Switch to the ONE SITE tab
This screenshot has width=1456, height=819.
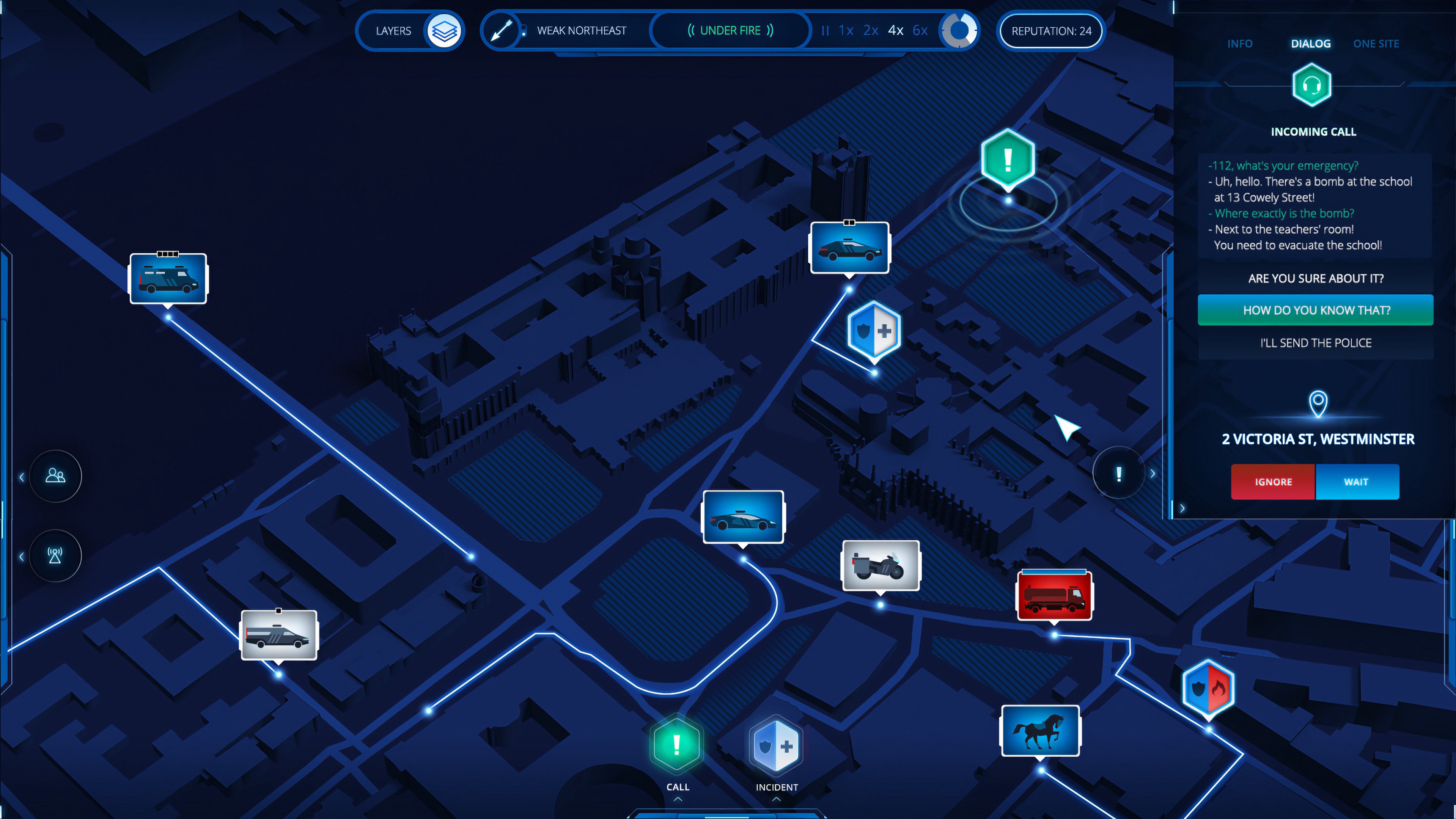(1376, 44)
